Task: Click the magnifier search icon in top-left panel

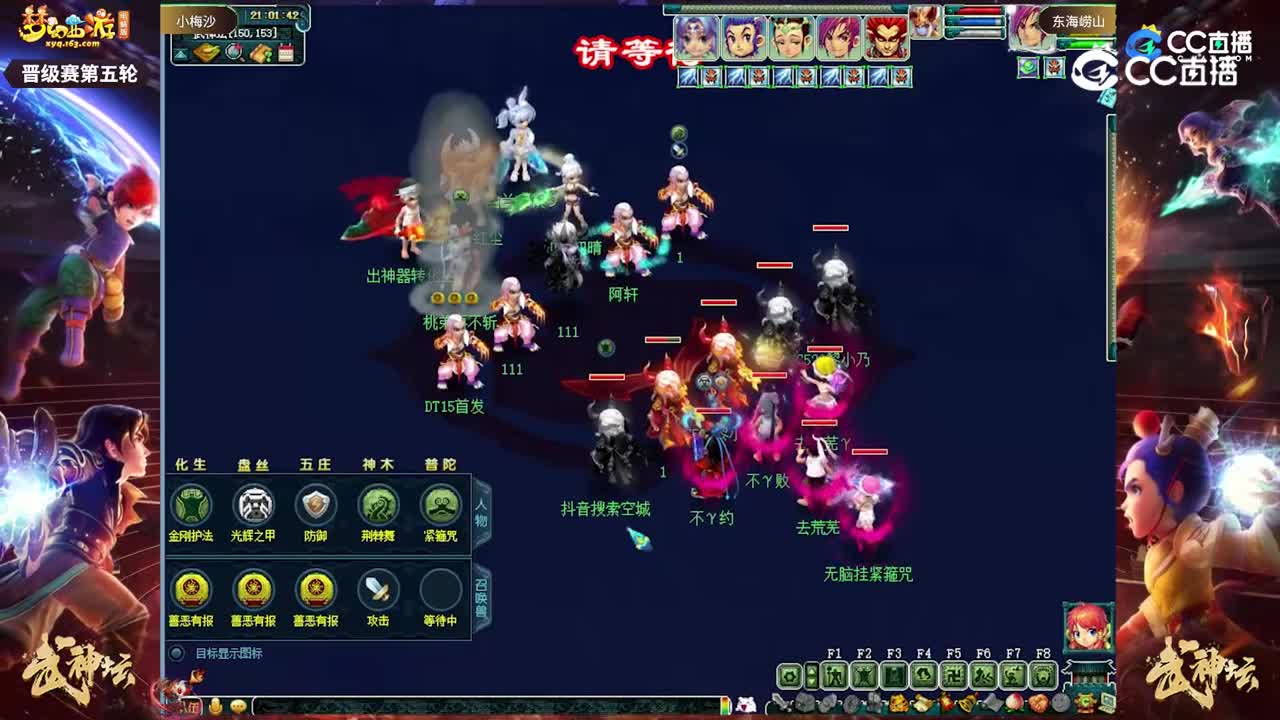Action: click(x=233, y=54)
